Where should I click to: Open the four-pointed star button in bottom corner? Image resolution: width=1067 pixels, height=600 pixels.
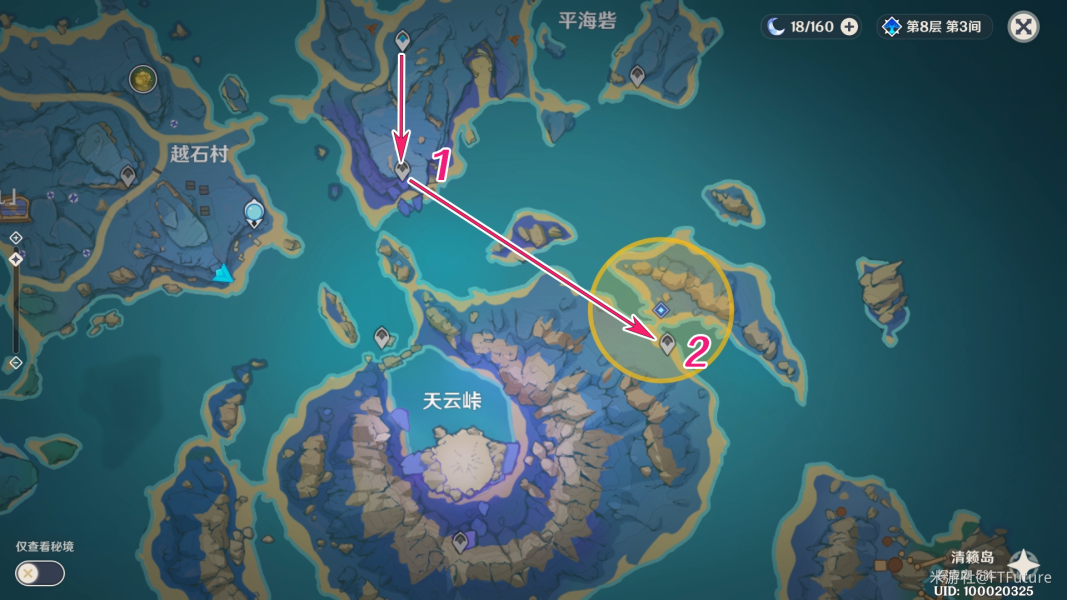click(x=1024, y=563)
